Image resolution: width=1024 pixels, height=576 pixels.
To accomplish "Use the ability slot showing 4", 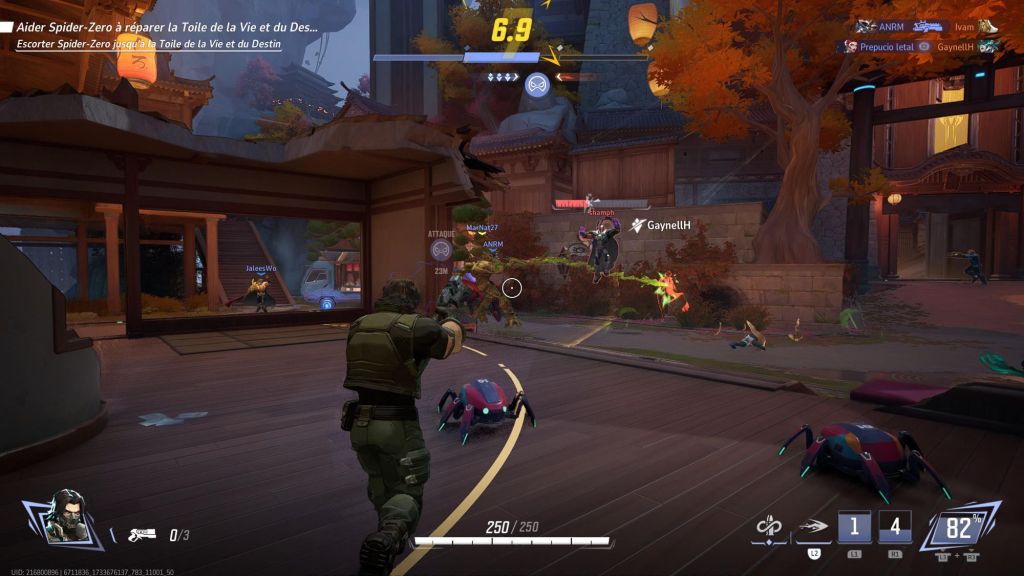I will tap(895, 526).
